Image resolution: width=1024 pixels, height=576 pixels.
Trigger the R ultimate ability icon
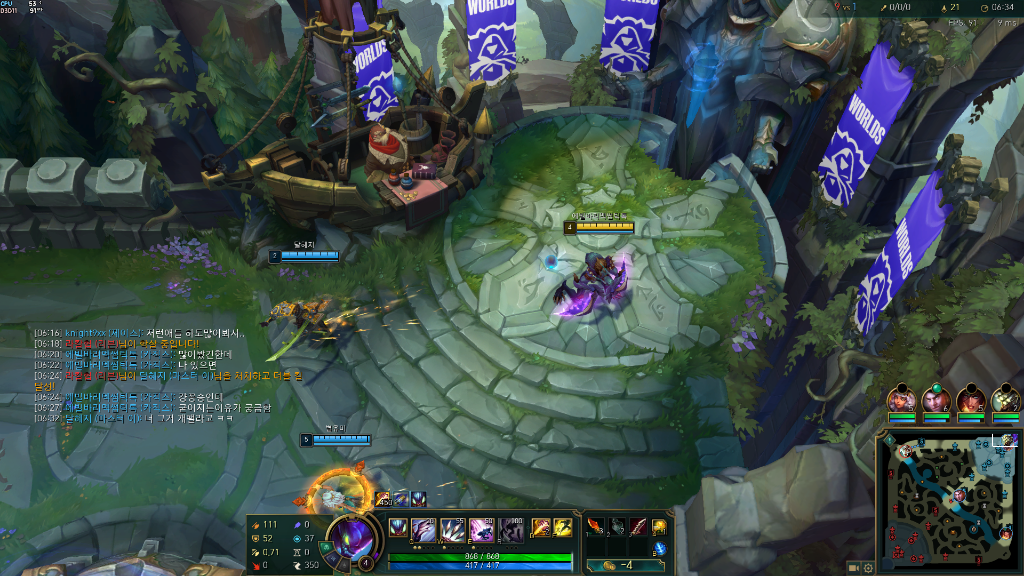(x=511, y=529)
